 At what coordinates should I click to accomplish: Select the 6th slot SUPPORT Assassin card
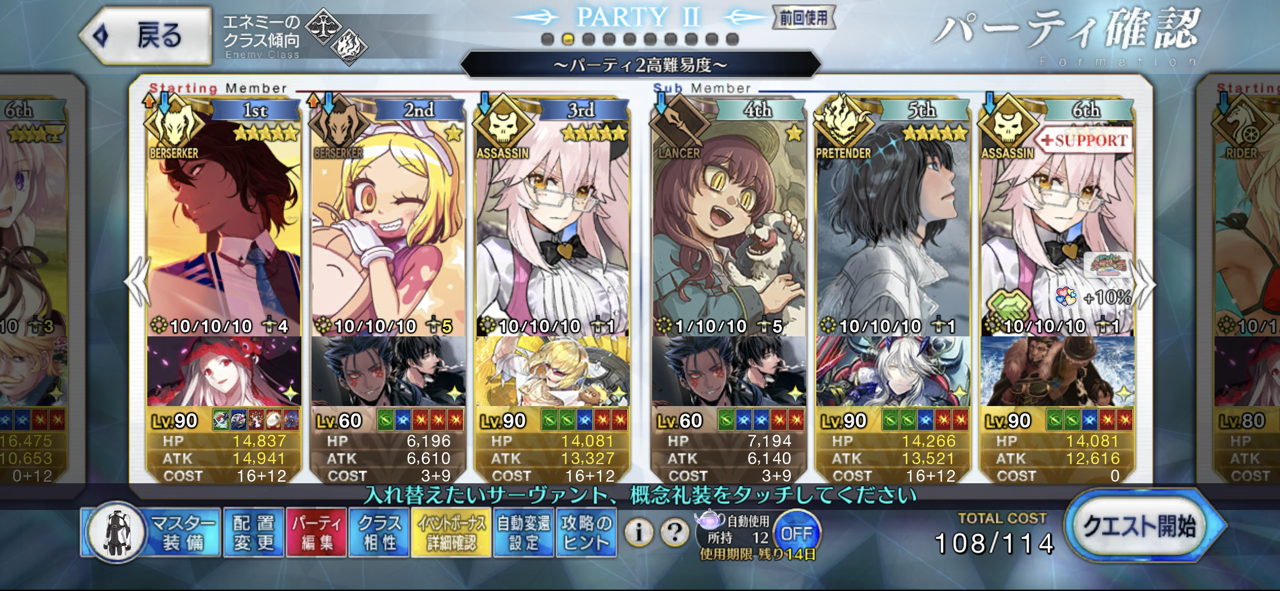pos(1057,230)
